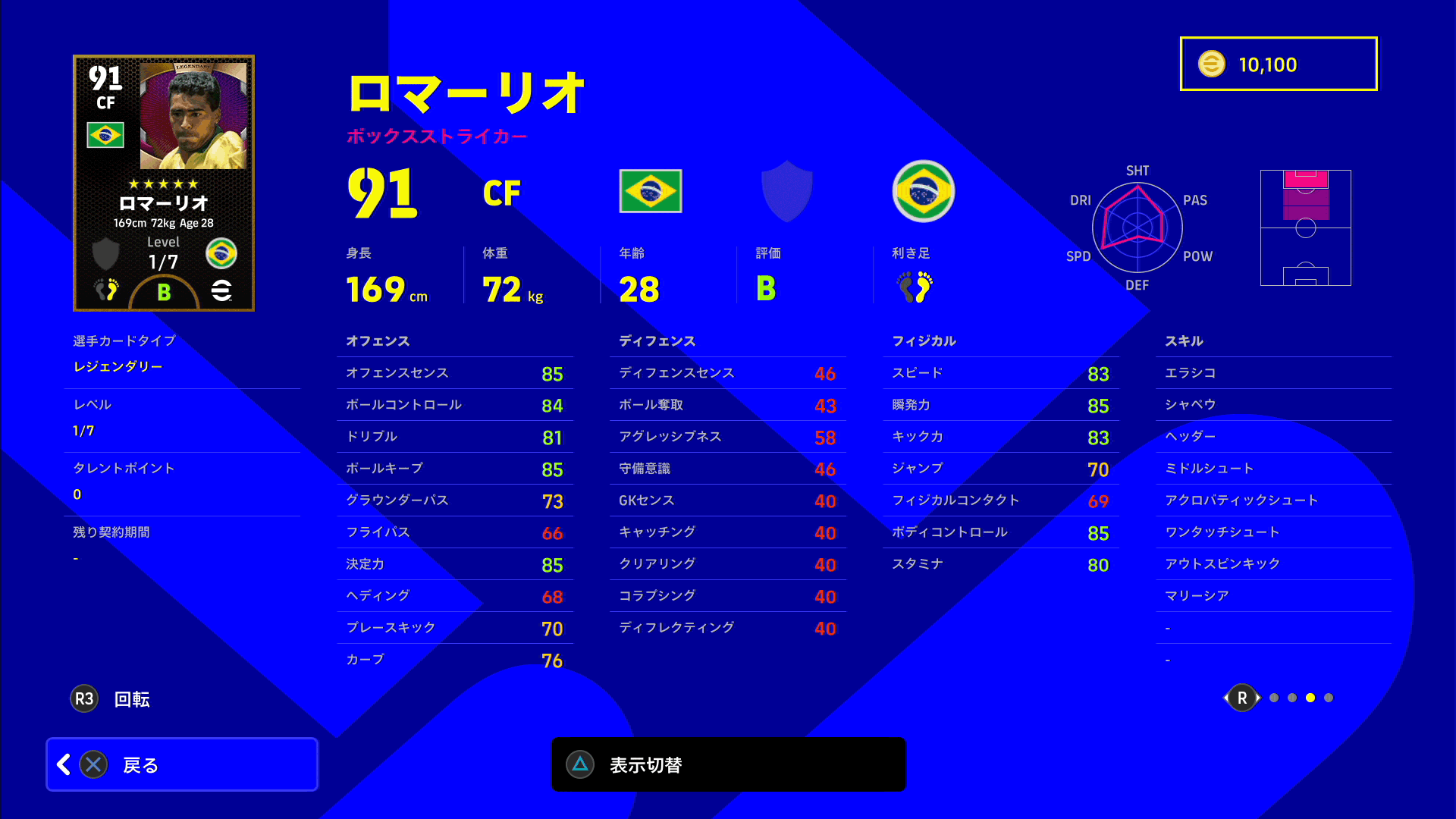Click the Brazil flag icon near the position CF
Viewport: 1456px width, 819px height.
pyautogui.click(x=650, y=191)
